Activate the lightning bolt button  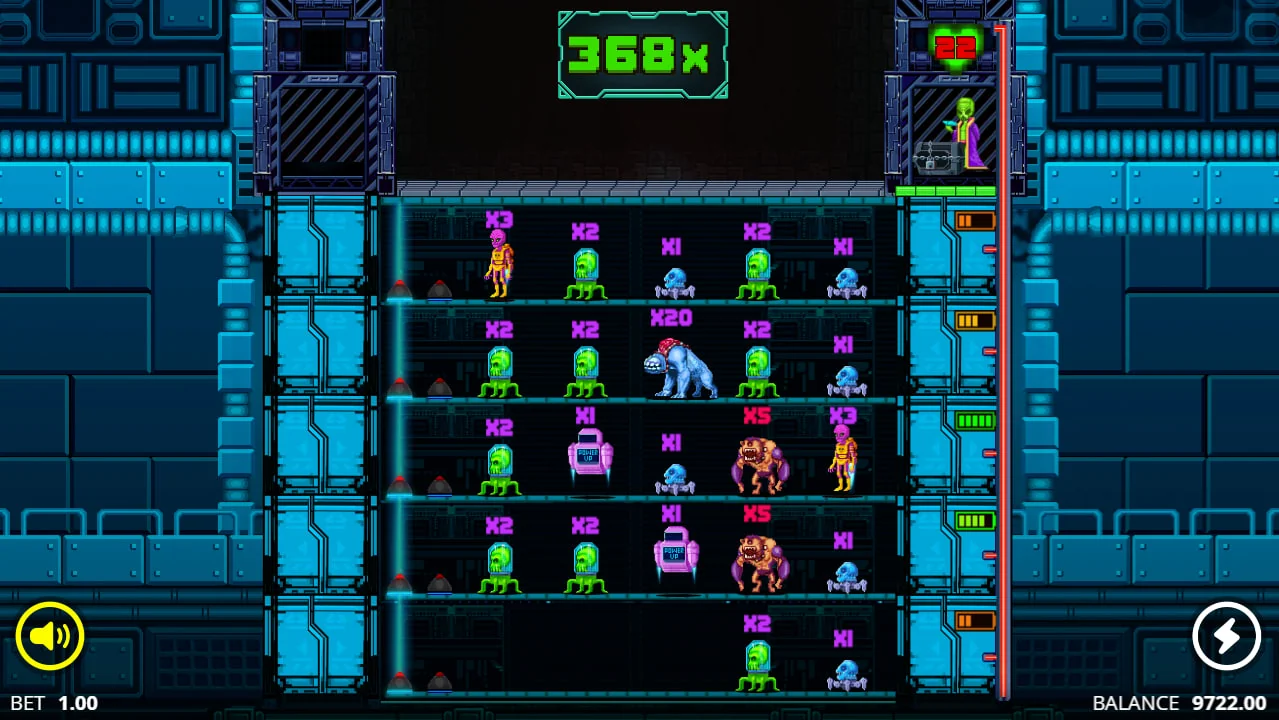click(1226, 636)
